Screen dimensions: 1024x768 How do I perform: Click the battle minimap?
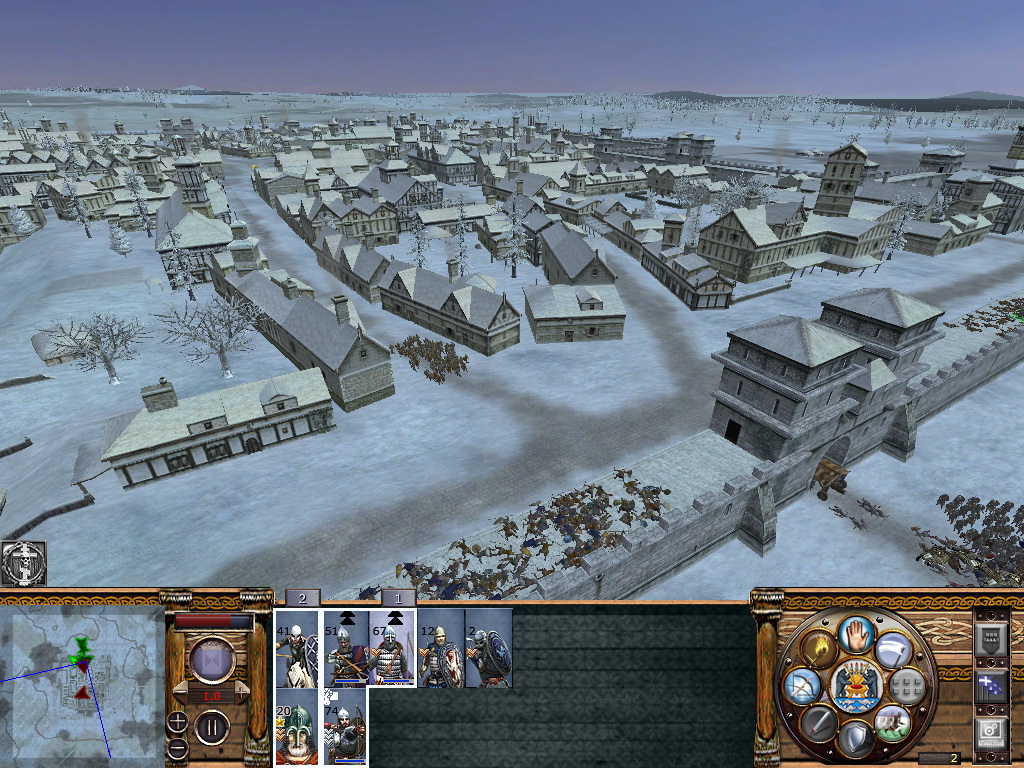point(82,685)
